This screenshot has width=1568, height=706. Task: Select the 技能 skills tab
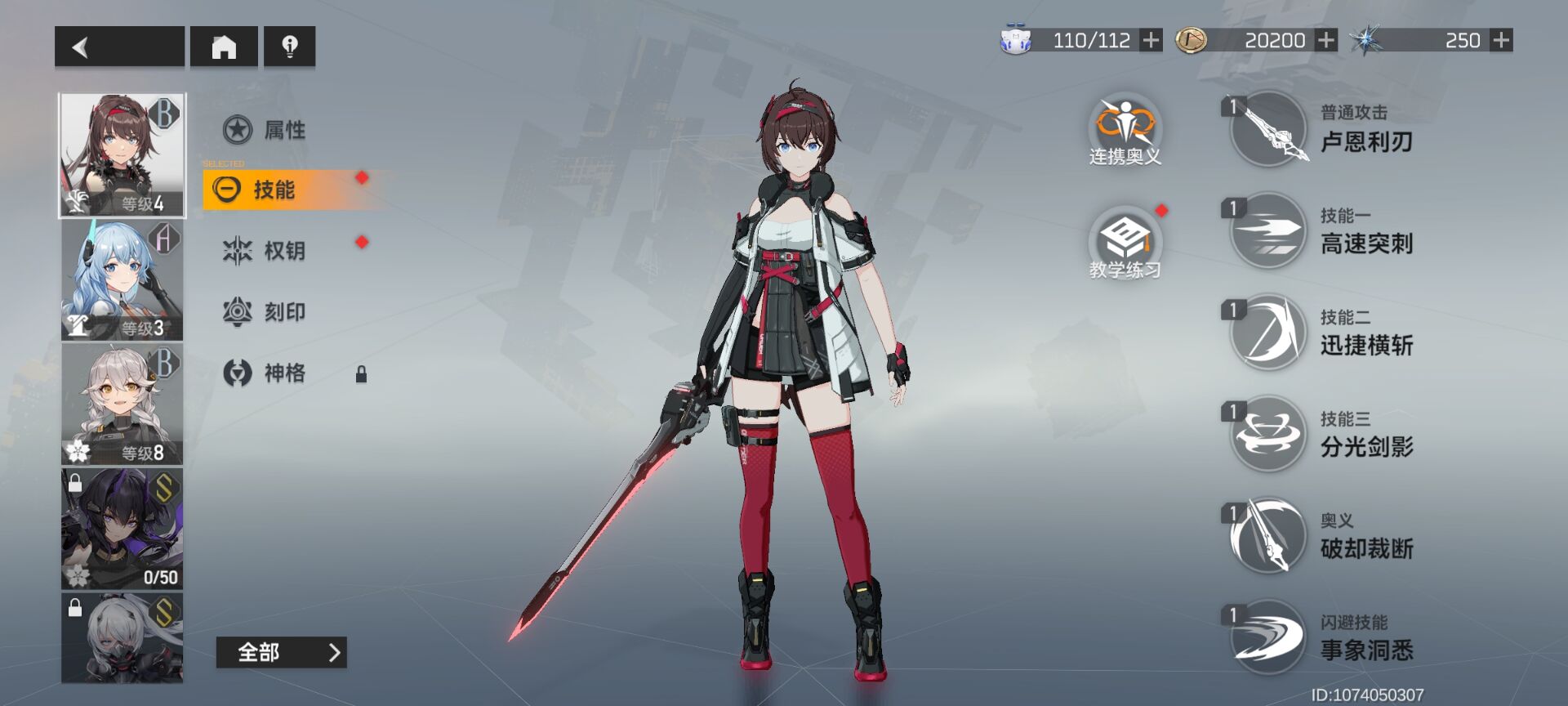[x=274, y=190]
